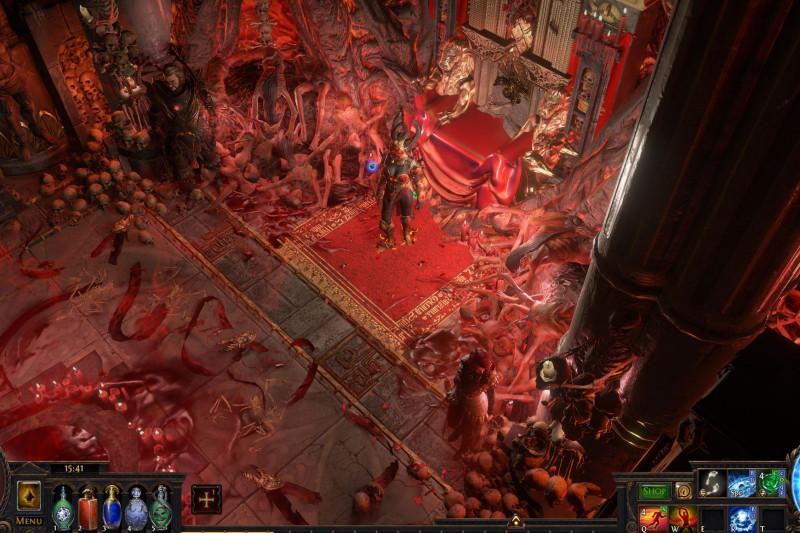Open the Menu button
Image resolution: width=800 pixels, height=533 pixels.
click(29, 521)
